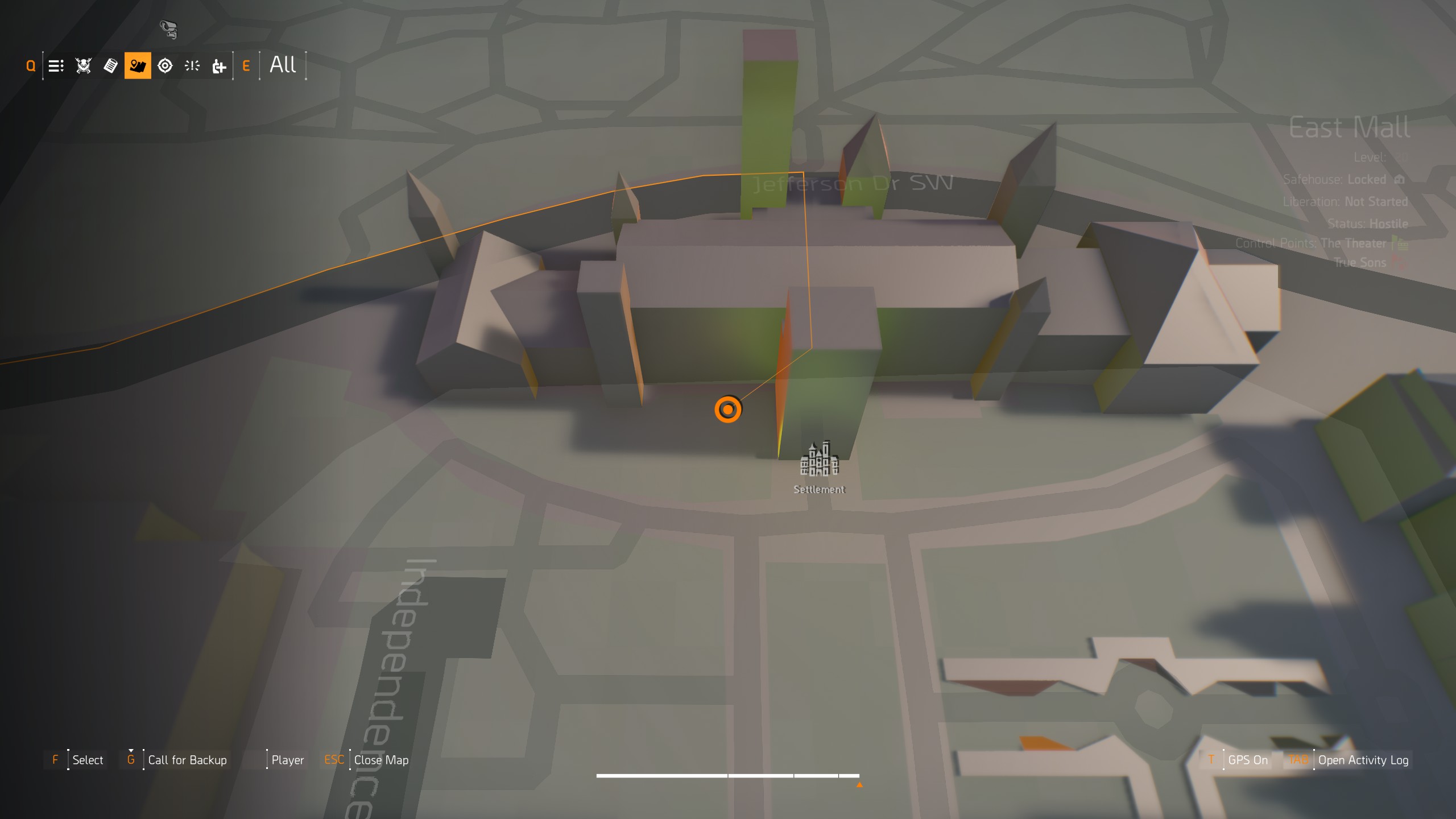1456x819 pixels.
Task: Click the E cycle arrow next to All
Action: pyautogui.click(x=246, y=65)
